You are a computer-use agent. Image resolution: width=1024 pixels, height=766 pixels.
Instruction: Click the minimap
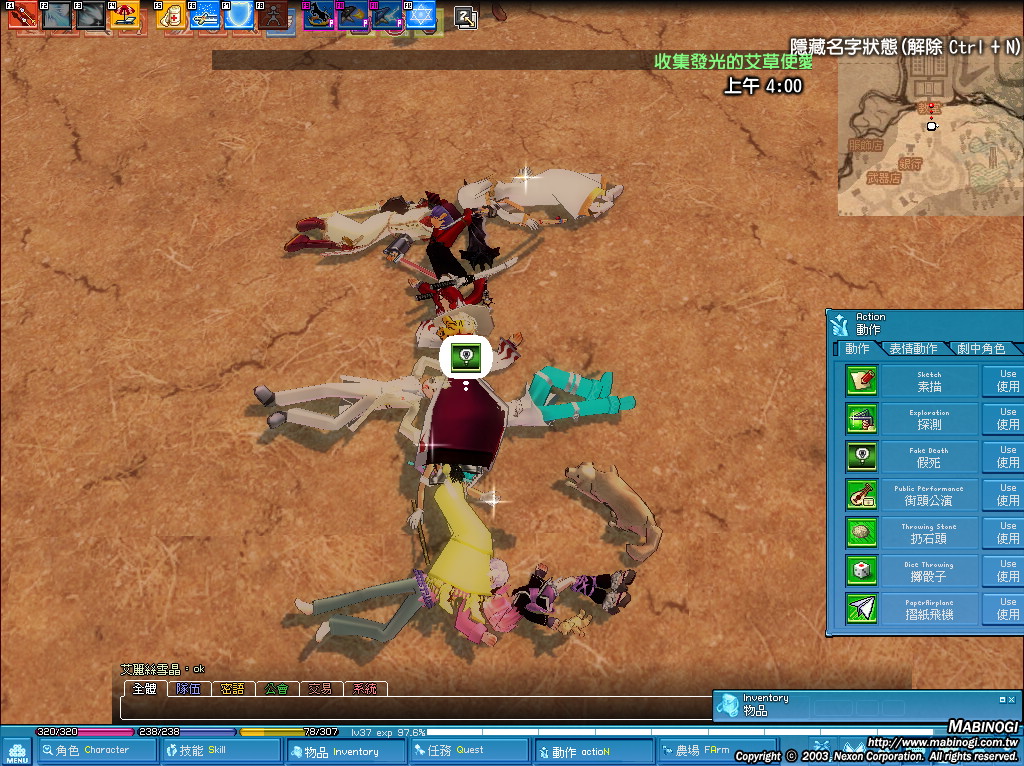pos(928,135)
